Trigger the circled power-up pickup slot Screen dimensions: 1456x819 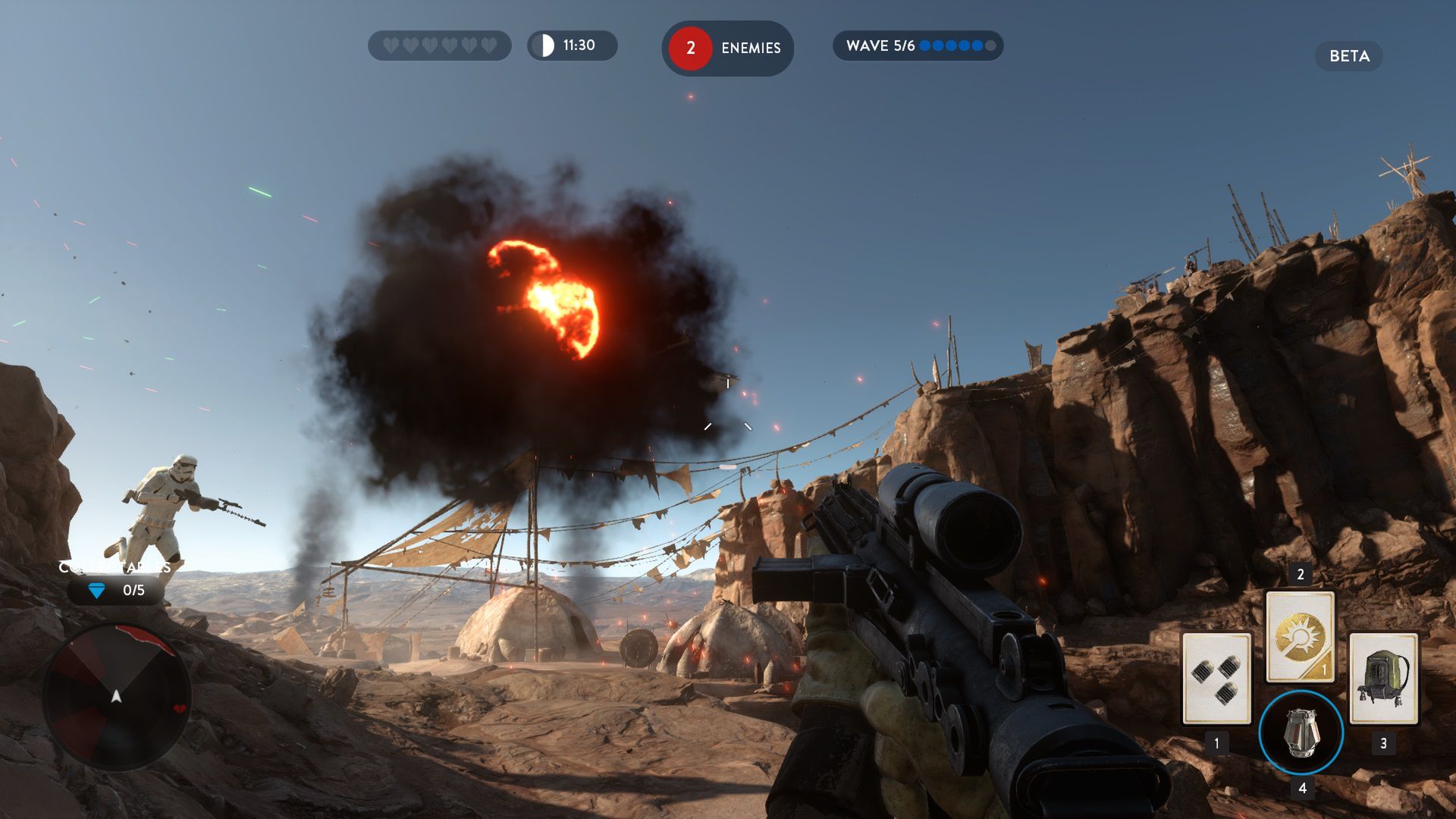[1301, 733]
